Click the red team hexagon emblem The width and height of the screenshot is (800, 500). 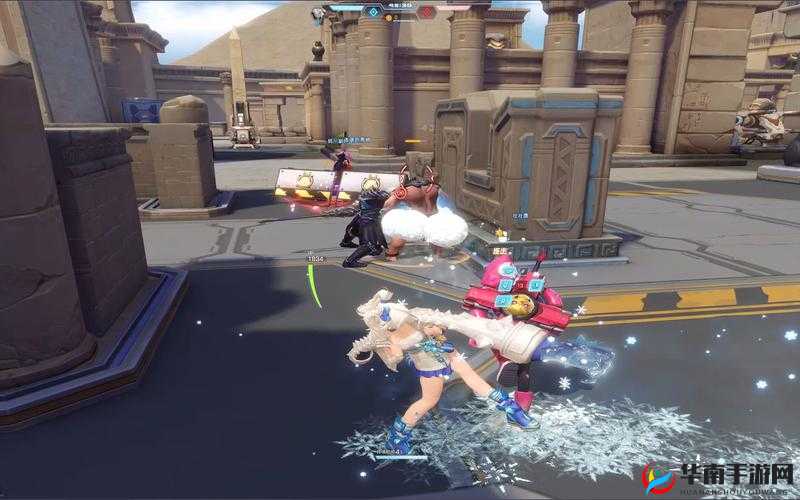click(x=426, y=12)
